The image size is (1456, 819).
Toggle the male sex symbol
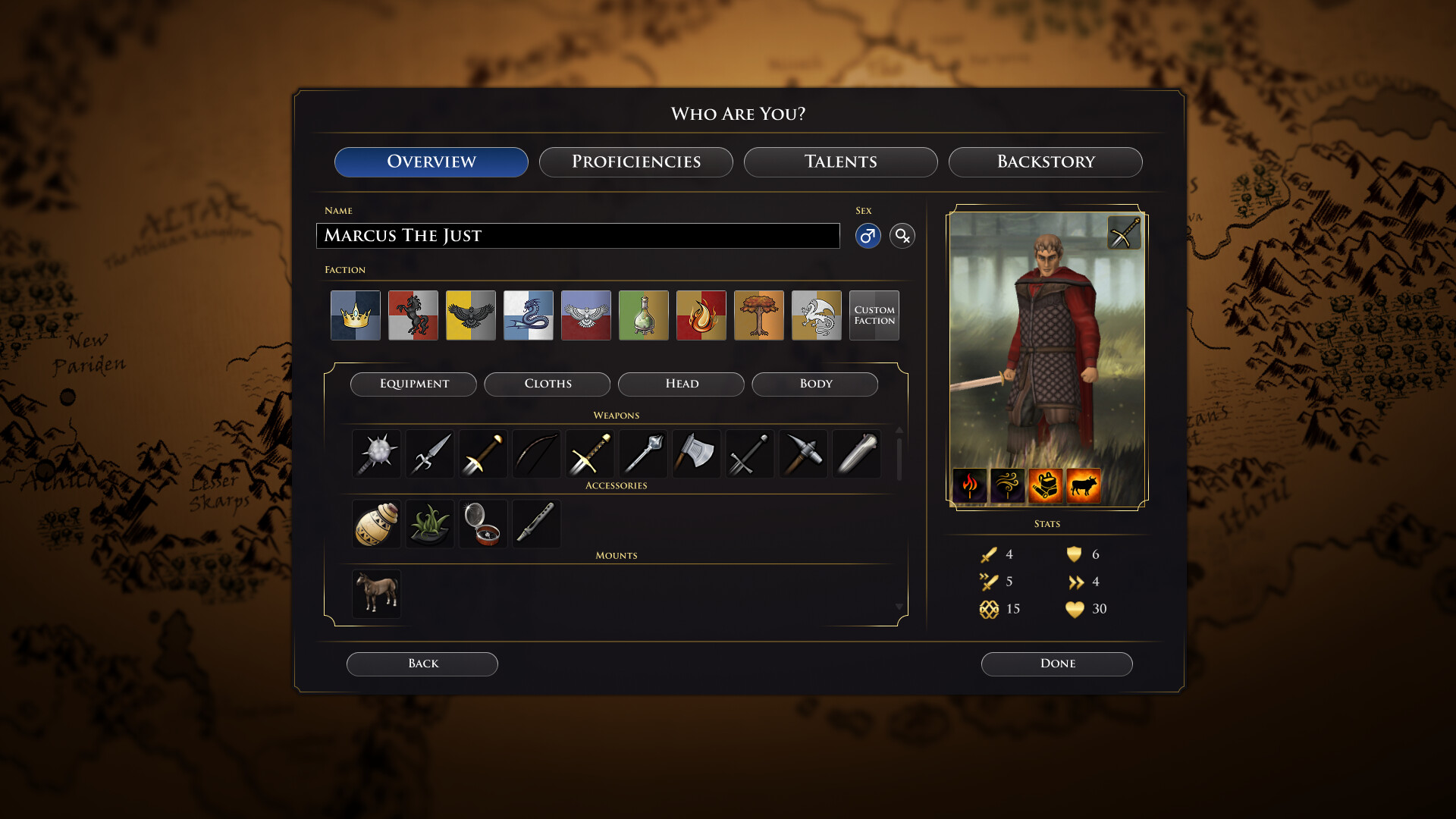868,236
